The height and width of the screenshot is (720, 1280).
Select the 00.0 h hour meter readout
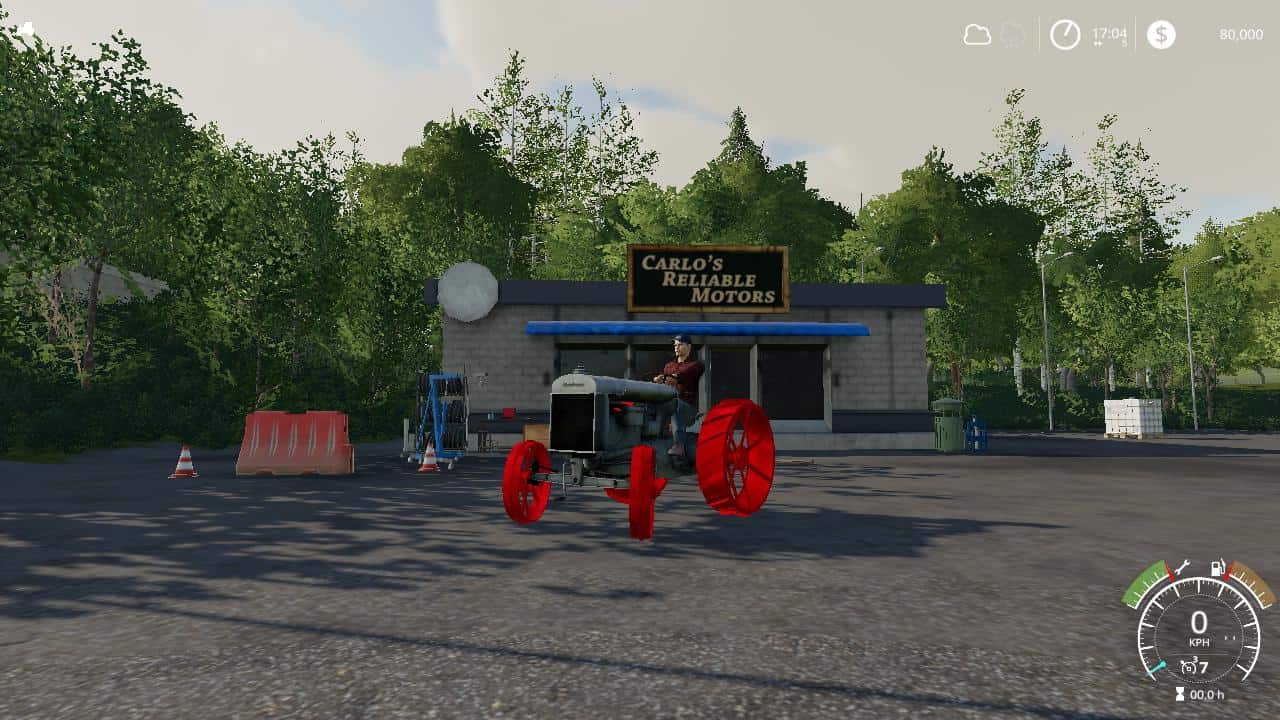tap(1206, 693)
